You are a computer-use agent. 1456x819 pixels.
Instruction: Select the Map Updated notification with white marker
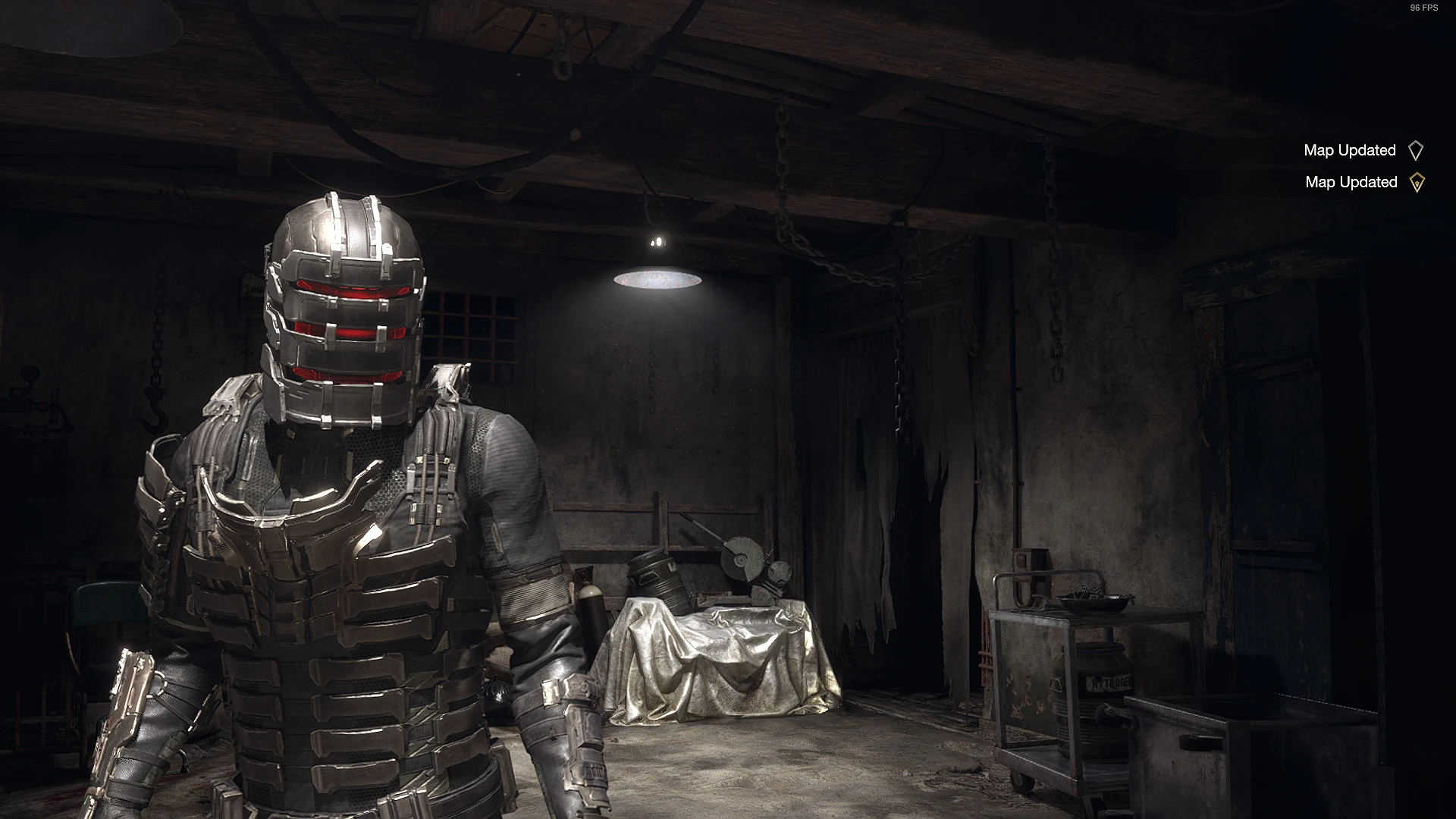pos(1362,150)
